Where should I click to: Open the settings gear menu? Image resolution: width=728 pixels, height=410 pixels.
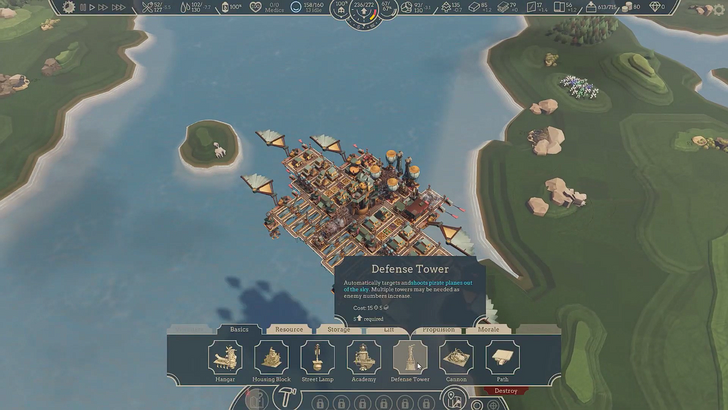[69, 6]
